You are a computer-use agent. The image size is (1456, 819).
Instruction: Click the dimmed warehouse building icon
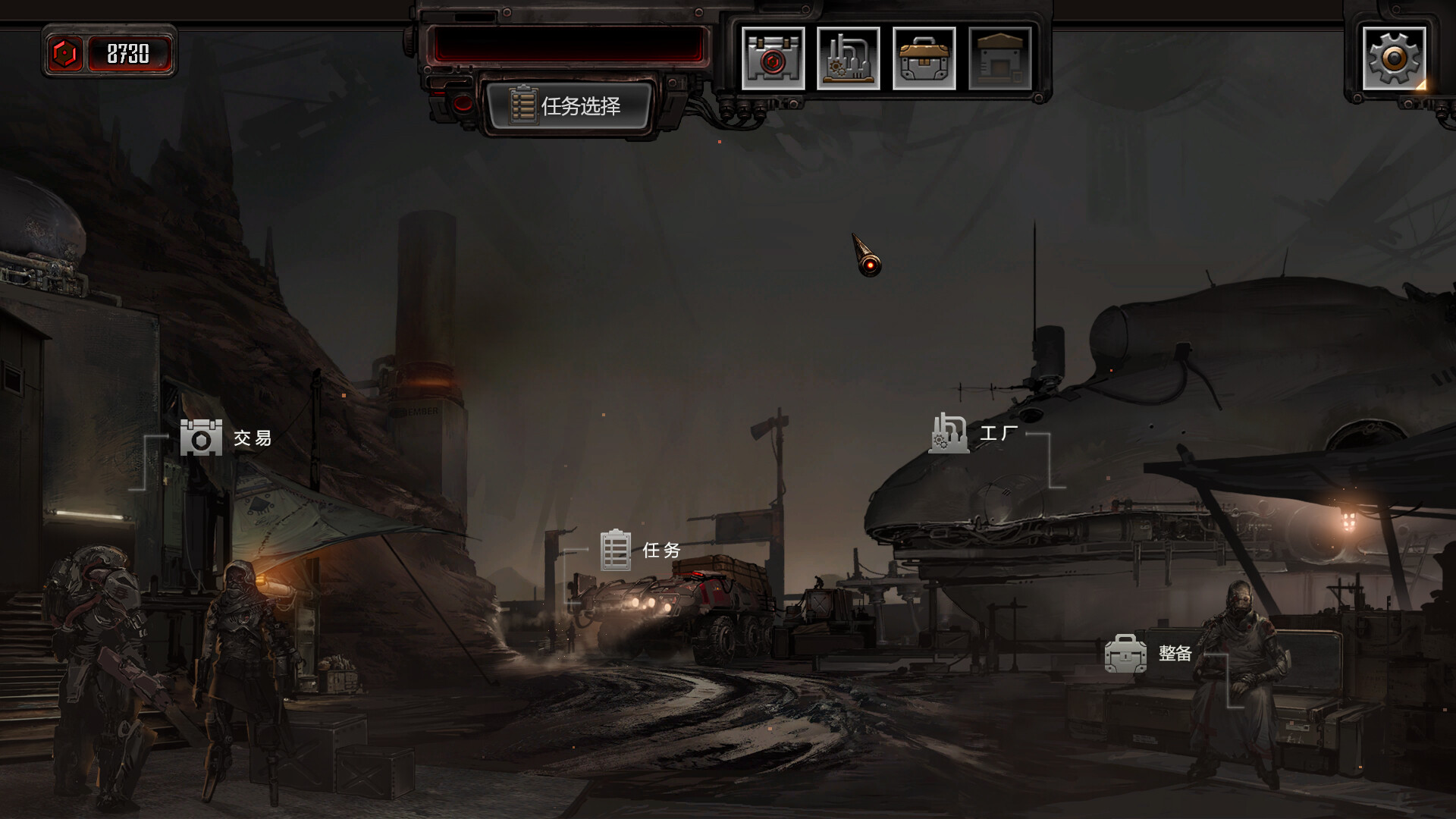point(999,58)
